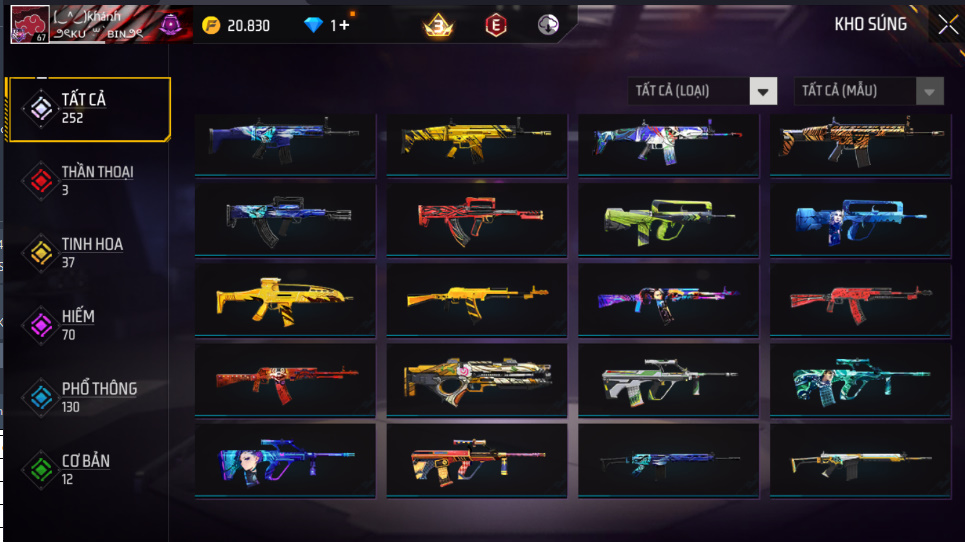Select the purple AUG with anime girl
The height and width of the screenshot is (542, 965).
[x=284, y=460]
